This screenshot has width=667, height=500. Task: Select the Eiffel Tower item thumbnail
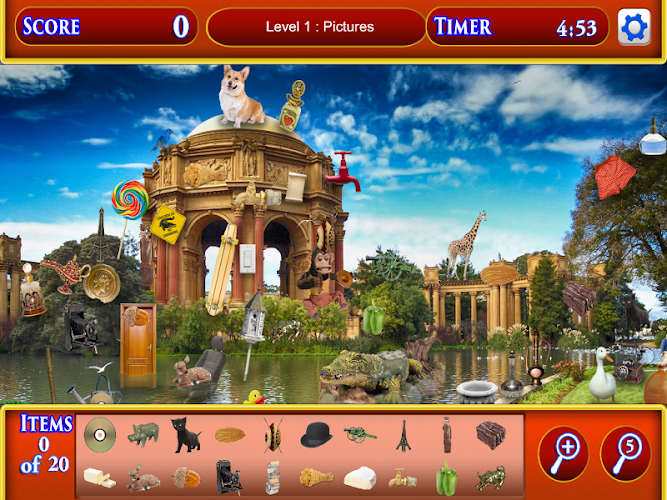(404, 434)
